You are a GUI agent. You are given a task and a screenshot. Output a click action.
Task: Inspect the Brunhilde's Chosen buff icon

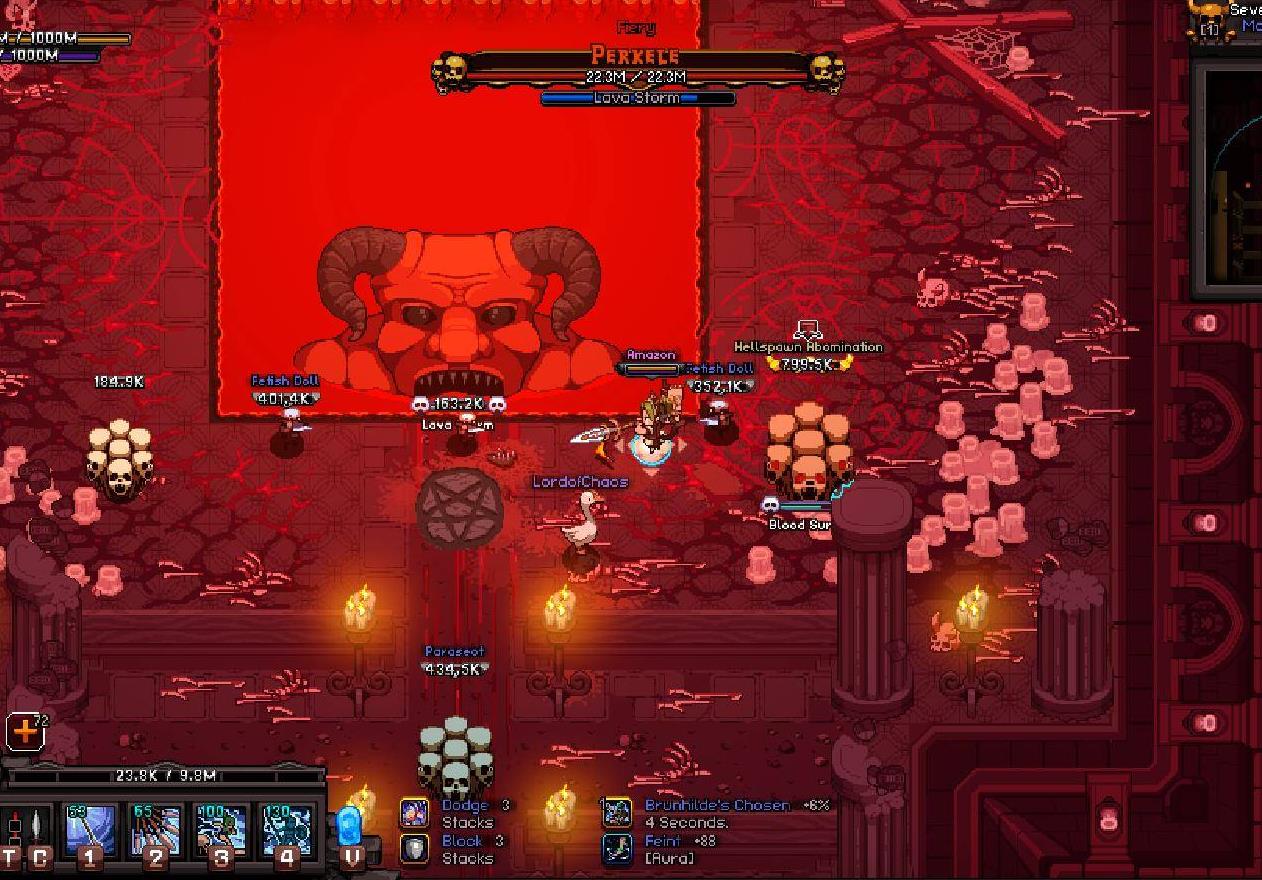click(617, 813)
